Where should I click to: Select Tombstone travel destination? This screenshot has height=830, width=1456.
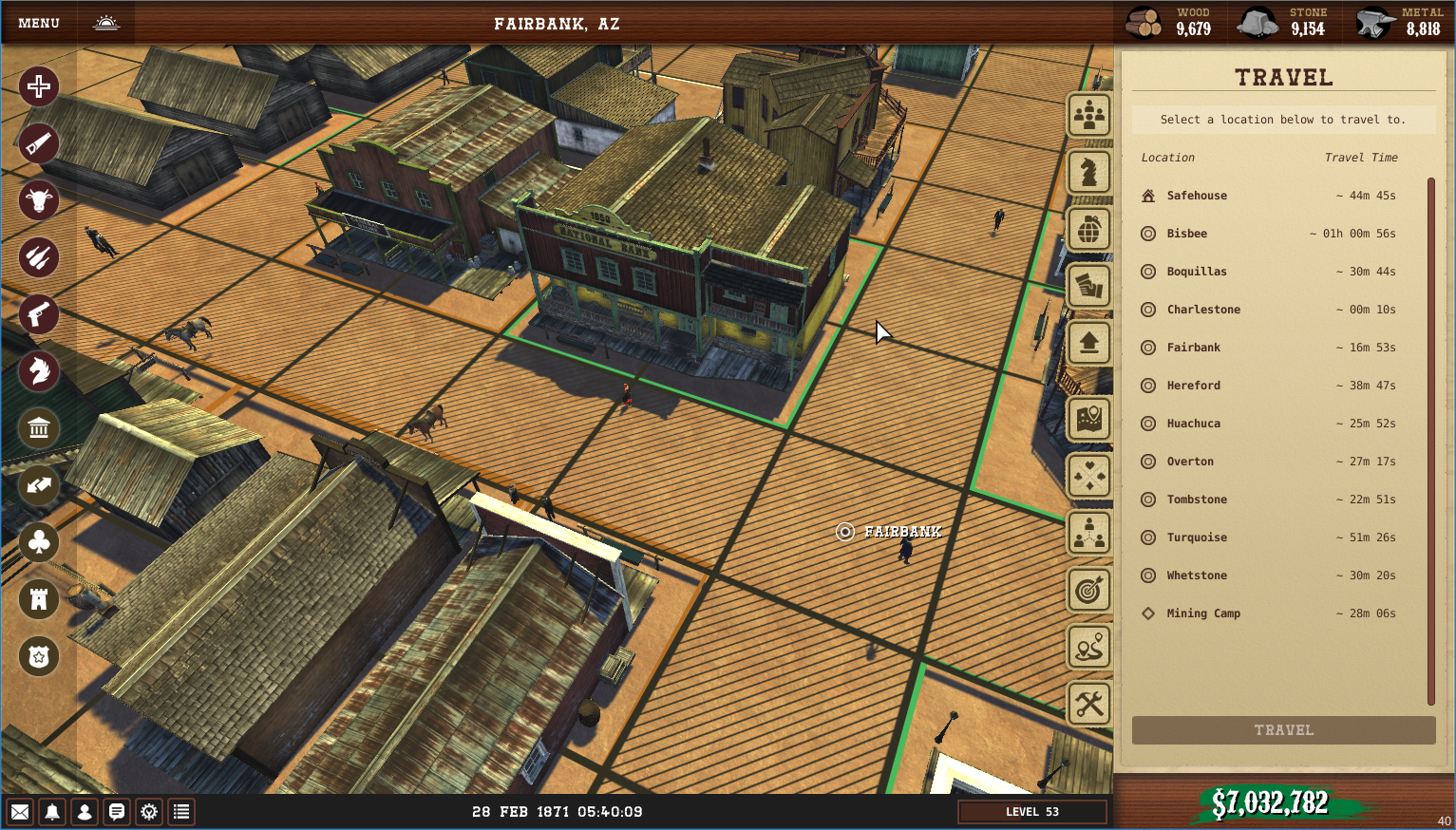[1197, 500]
